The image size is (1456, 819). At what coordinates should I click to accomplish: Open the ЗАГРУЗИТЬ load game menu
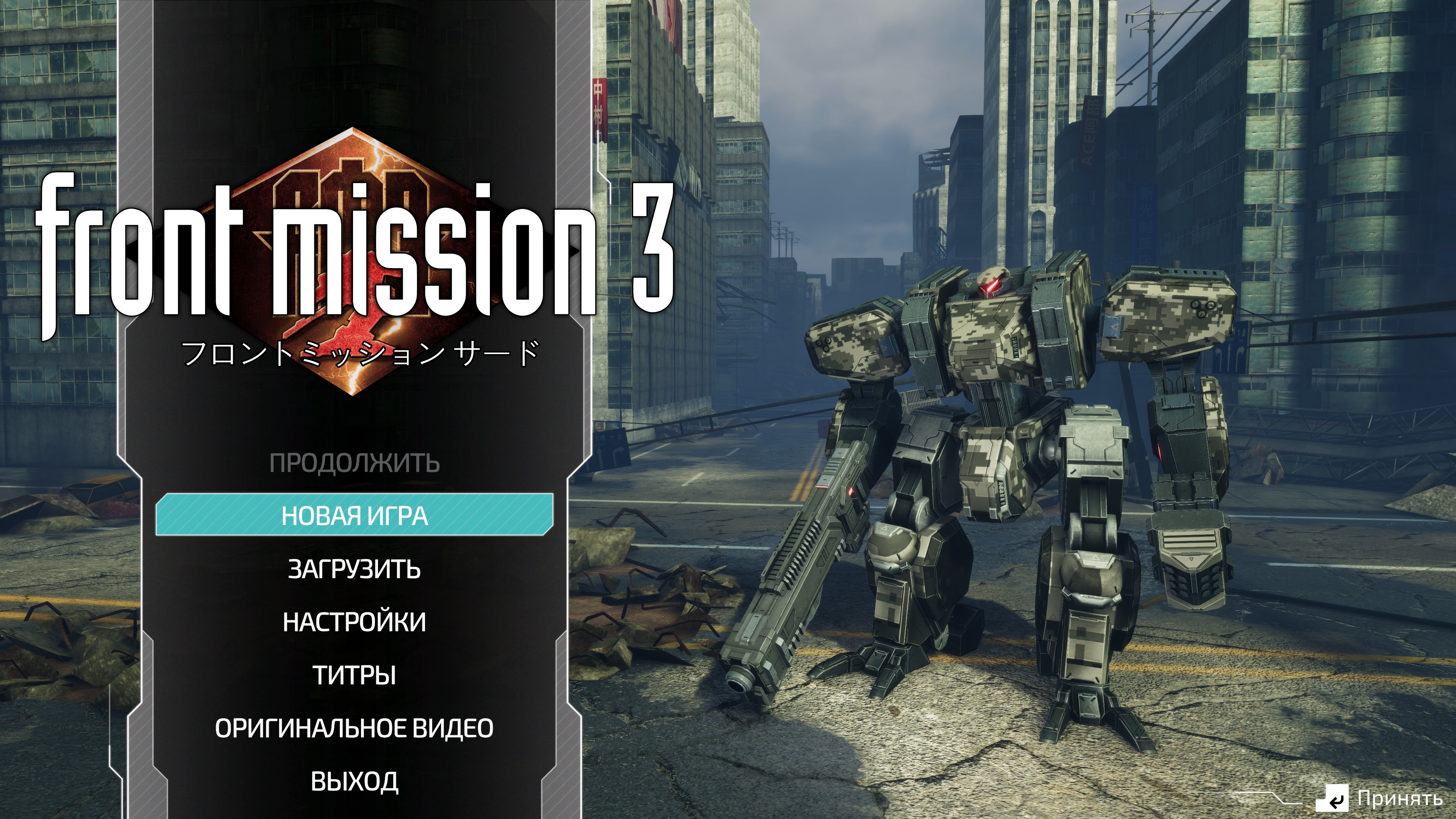(x=355, y=569)
